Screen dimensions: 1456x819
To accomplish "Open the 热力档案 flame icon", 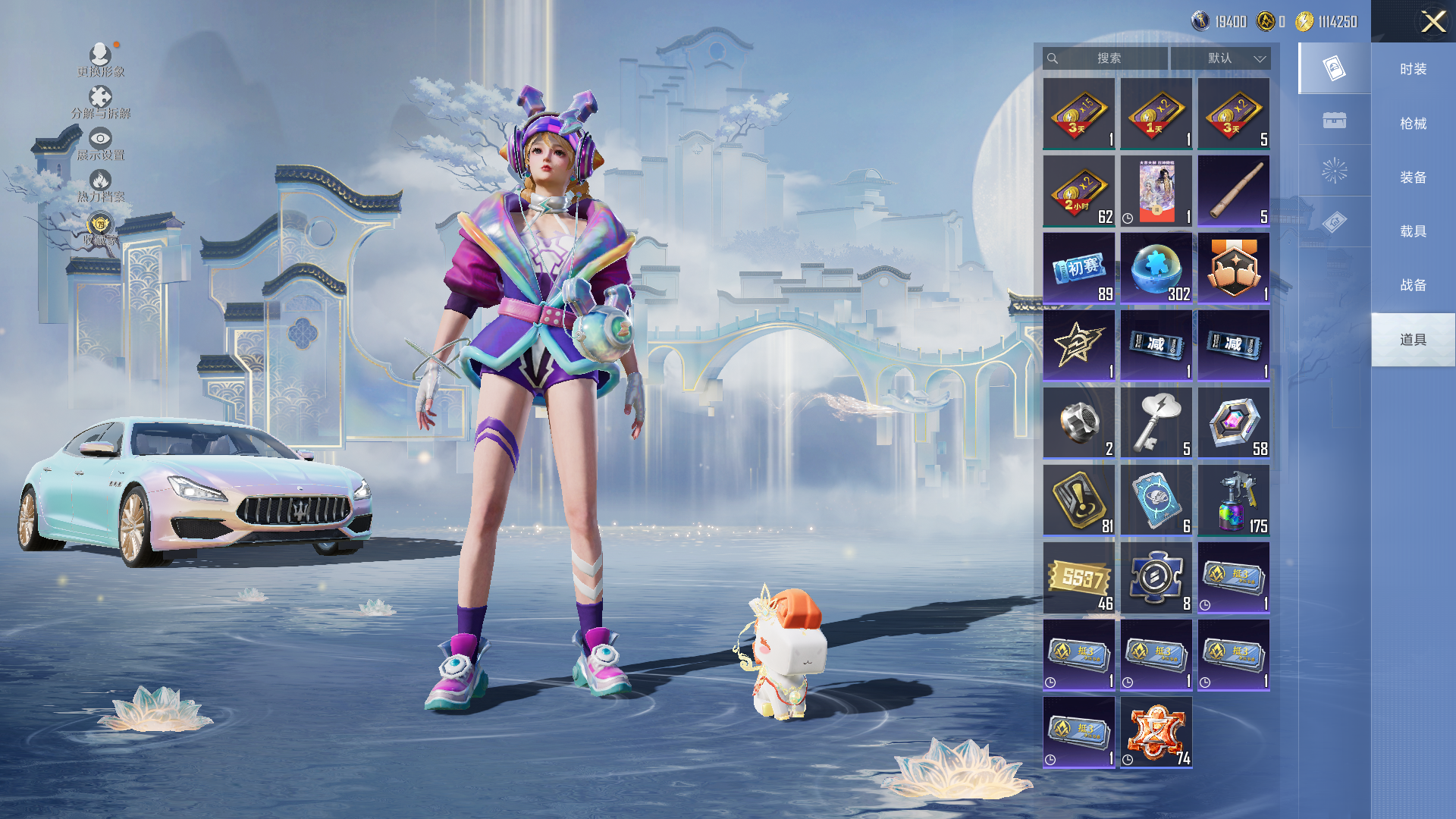I will pos(100,185).
